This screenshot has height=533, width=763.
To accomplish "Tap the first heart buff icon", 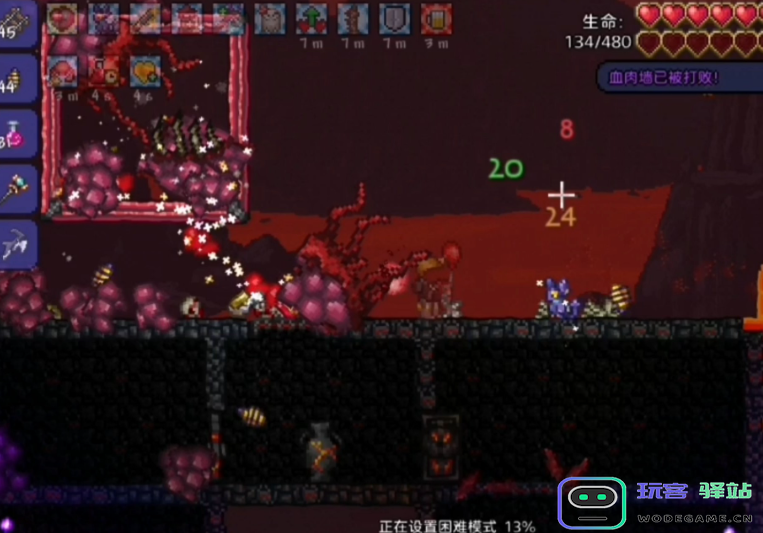I will (62, 18).
